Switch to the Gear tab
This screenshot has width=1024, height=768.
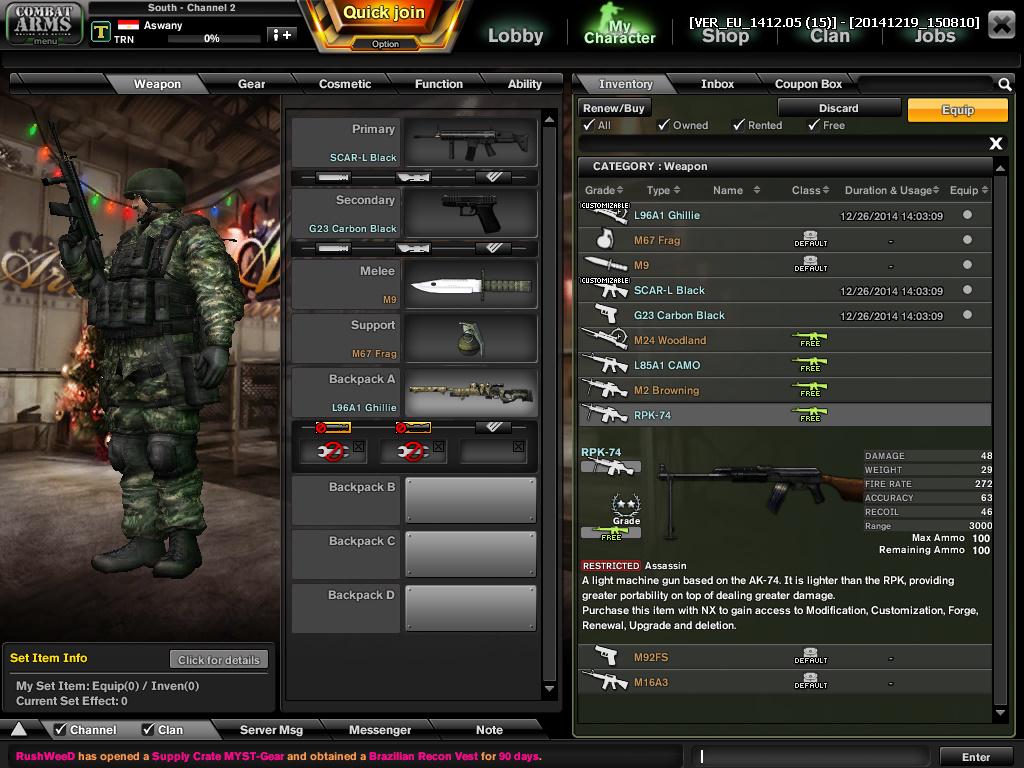[251, 84]
